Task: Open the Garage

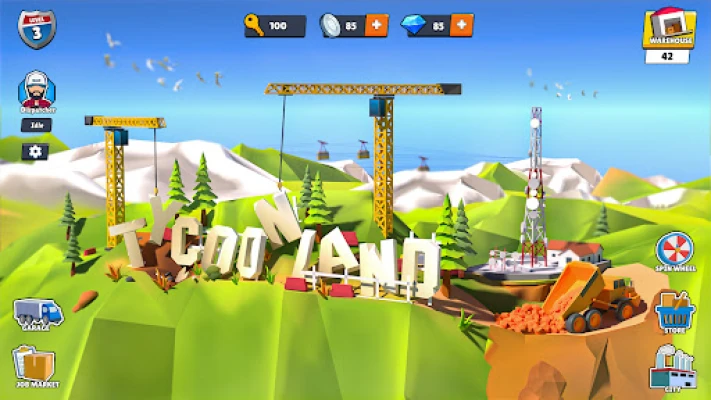Action: [x=36, y=315]
